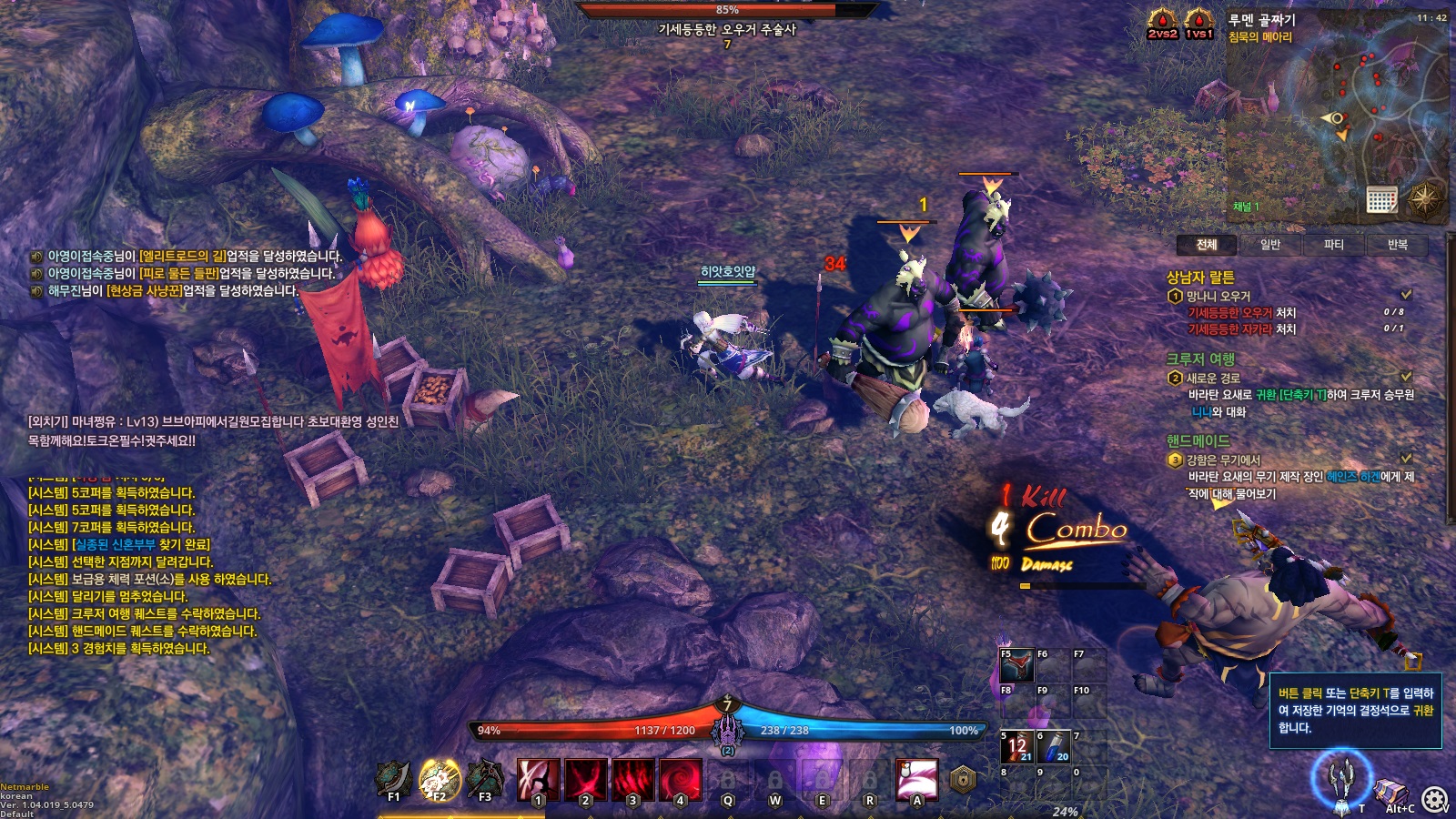Queue for the 2vs2 arena
Screen dimensions: 1456x819
click(x=1162, y=24)
